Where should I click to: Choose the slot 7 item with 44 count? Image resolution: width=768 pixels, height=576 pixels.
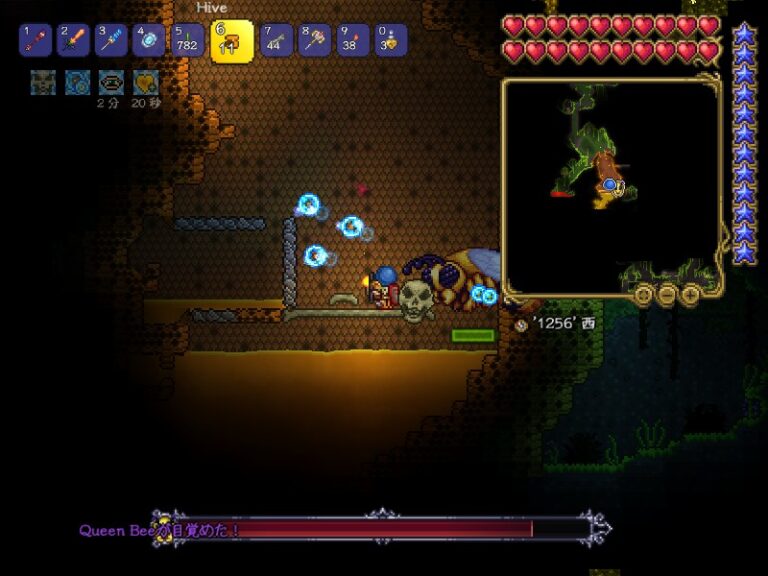276,40
